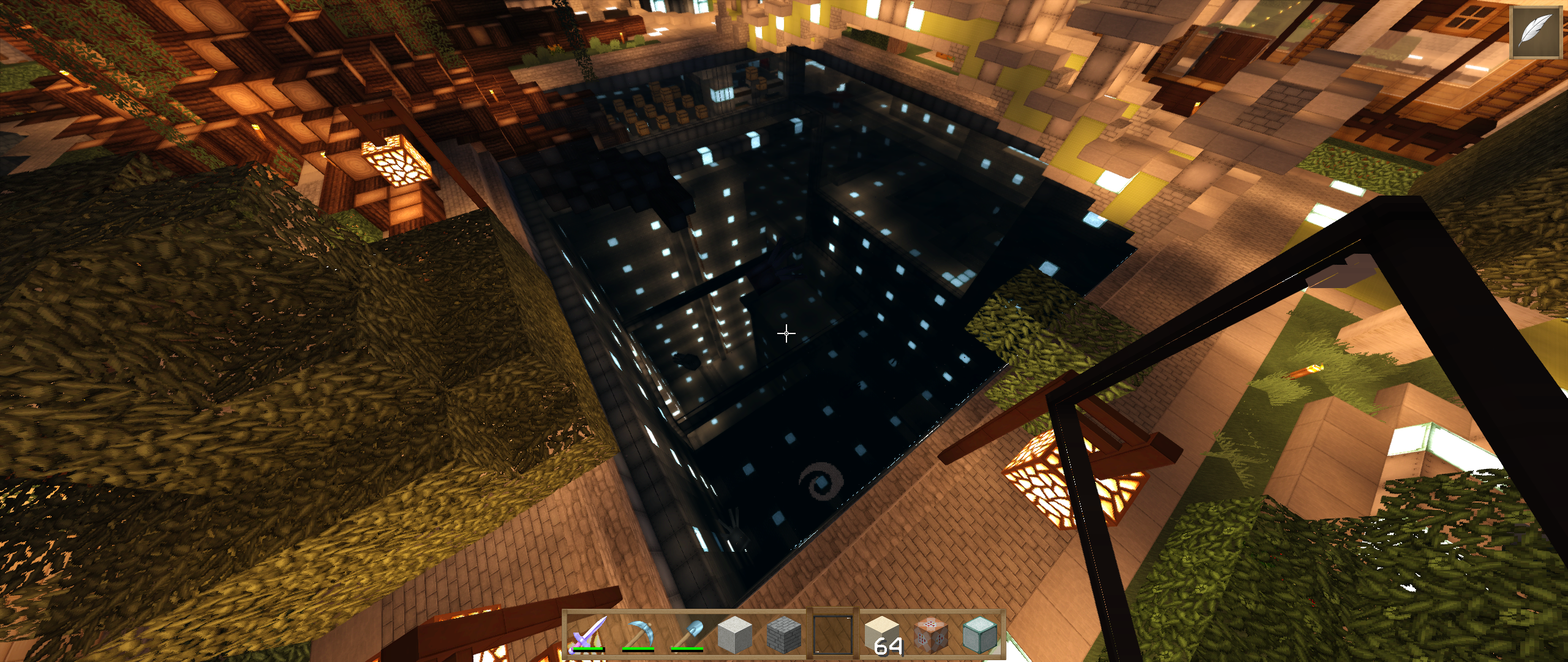This screenshot has width=1568, height=662.
Task: Select the plain white block slot
Action: point(735,634)
